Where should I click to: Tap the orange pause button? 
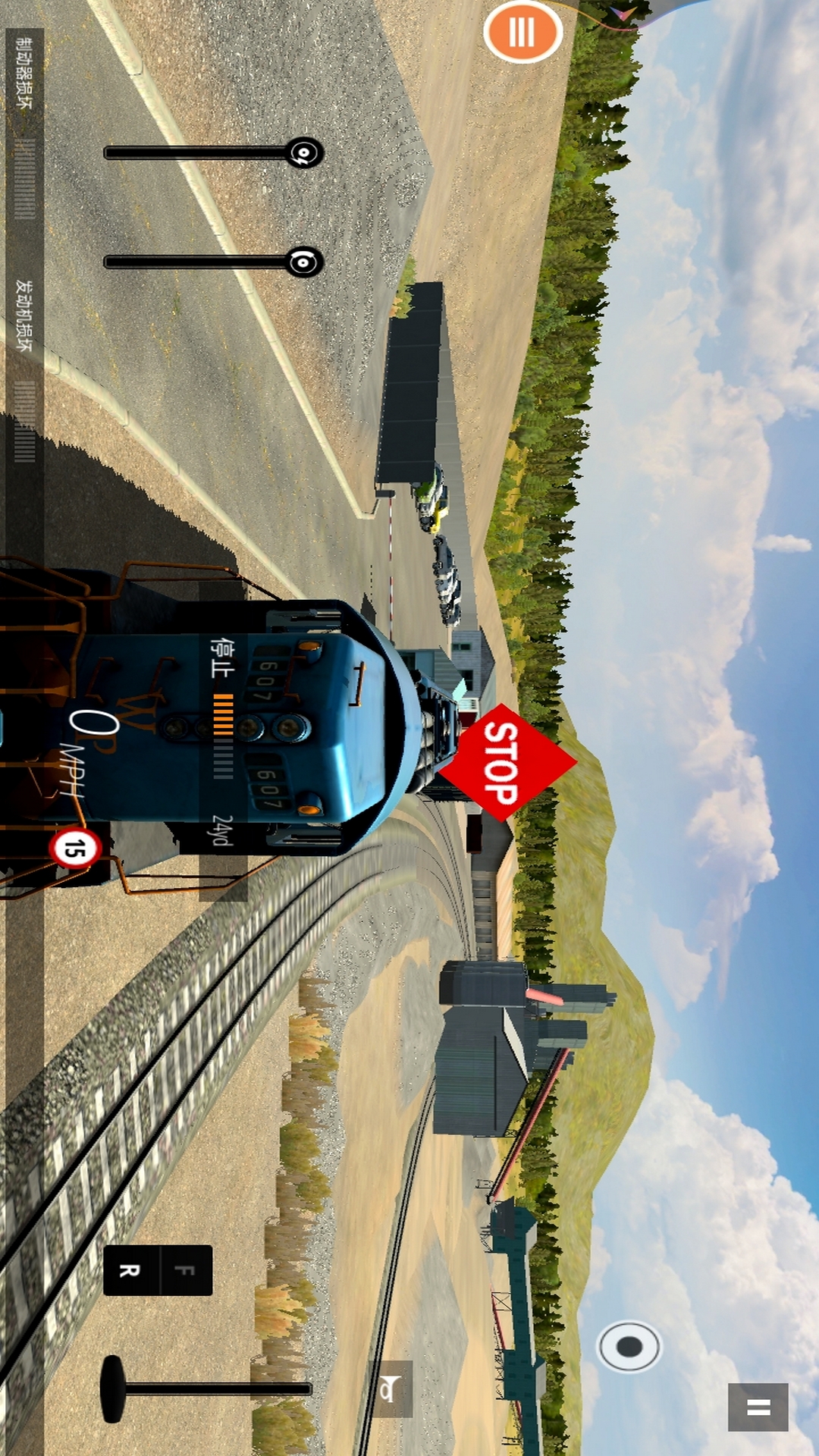tap(522, 33)
